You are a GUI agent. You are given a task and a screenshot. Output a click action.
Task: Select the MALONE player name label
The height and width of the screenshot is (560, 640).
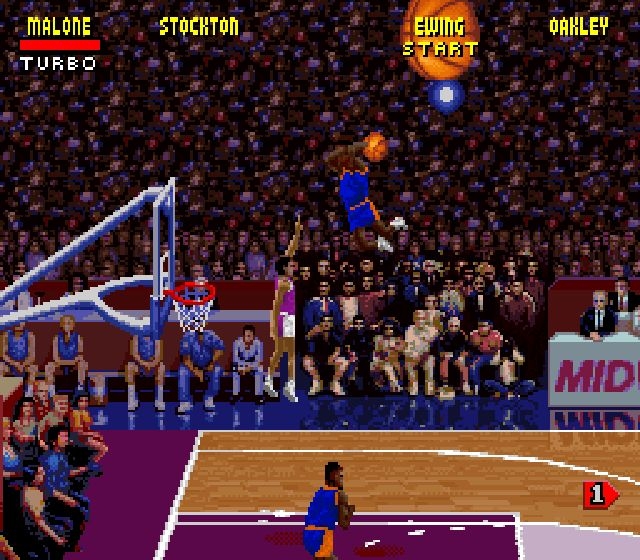58,27
